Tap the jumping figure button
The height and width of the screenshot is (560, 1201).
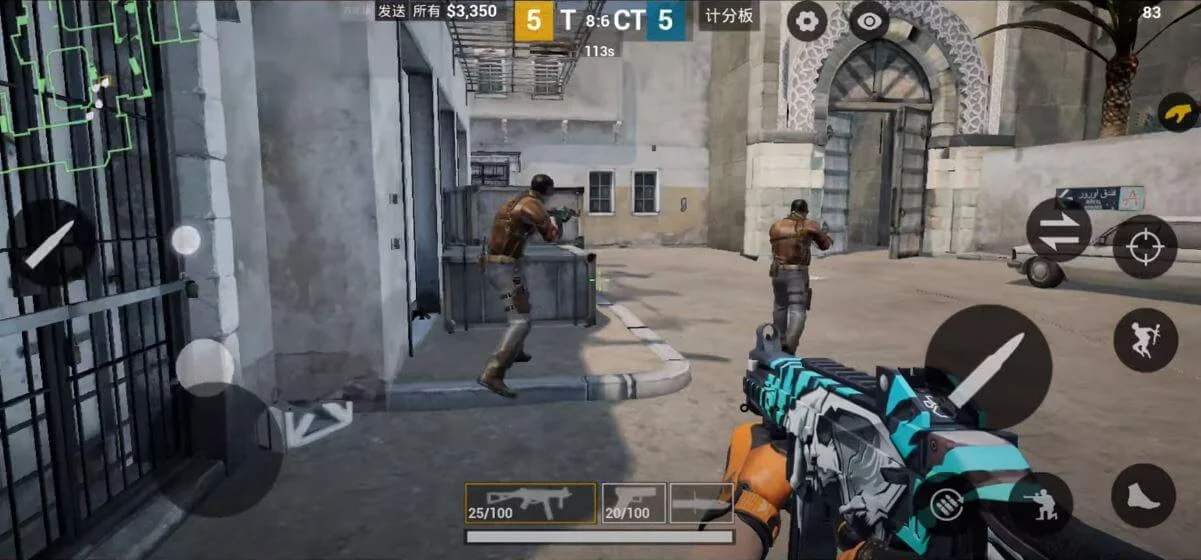pyautogui.click(x=1144, y=340)
